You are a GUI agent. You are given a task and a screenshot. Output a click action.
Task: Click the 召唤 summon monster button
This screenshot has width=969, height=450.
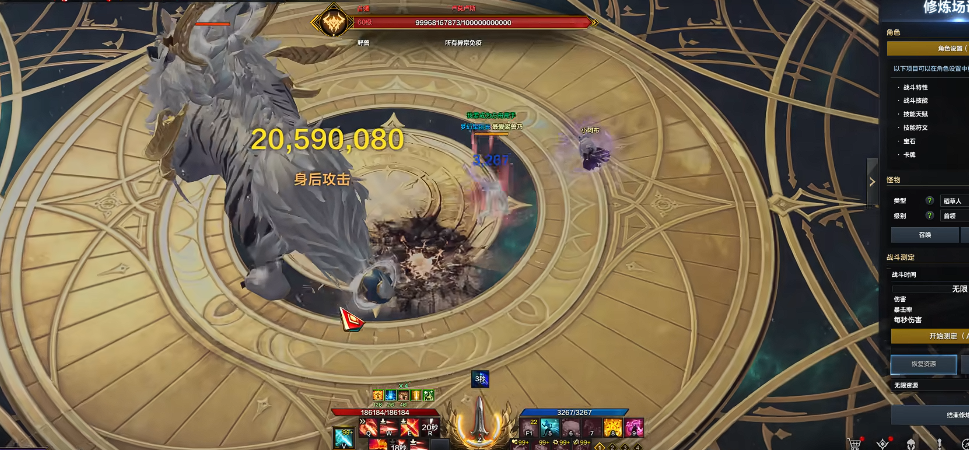click(924, 234)
